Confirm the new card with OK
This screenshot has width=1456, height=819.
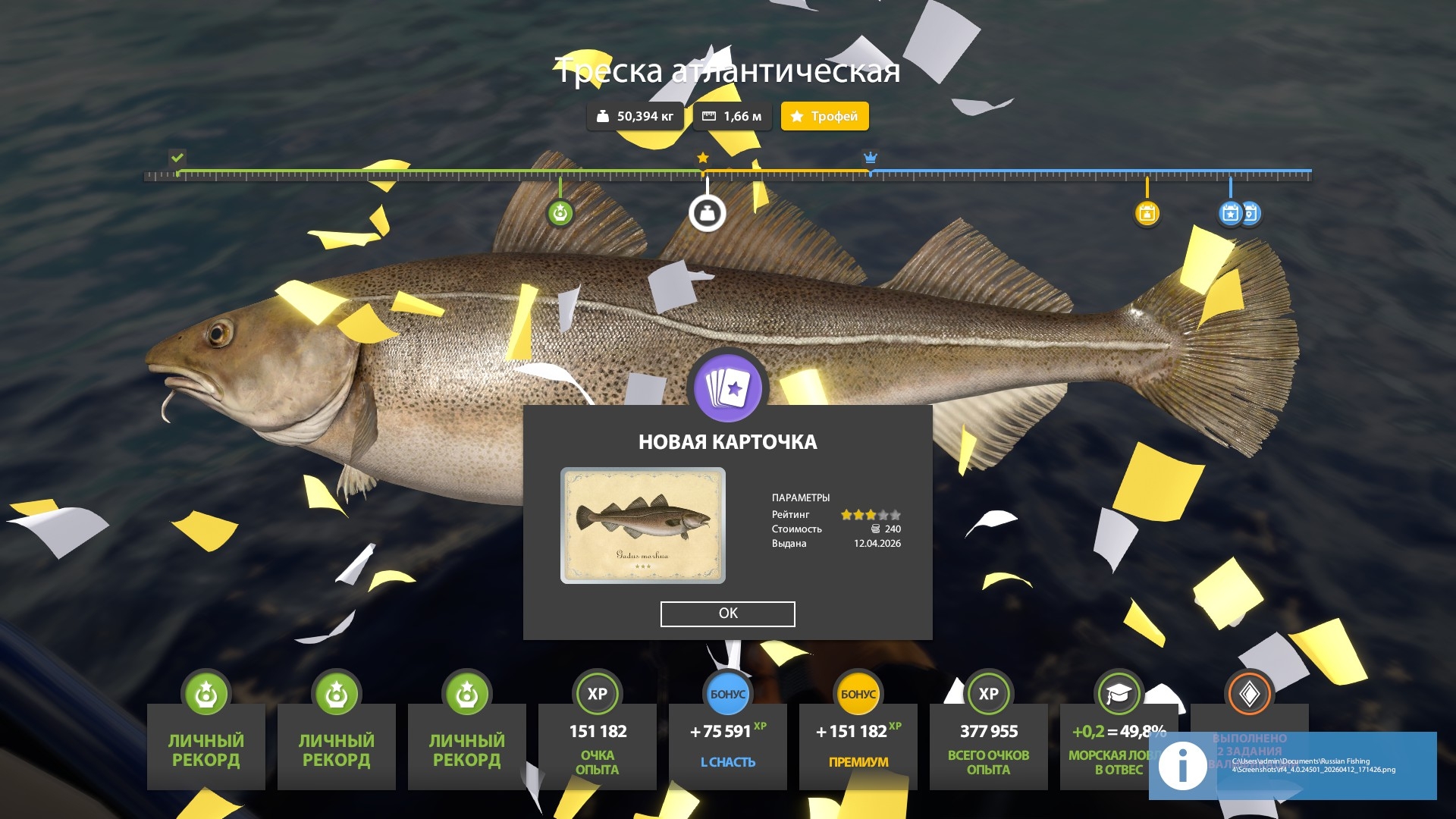click(727, 613)
